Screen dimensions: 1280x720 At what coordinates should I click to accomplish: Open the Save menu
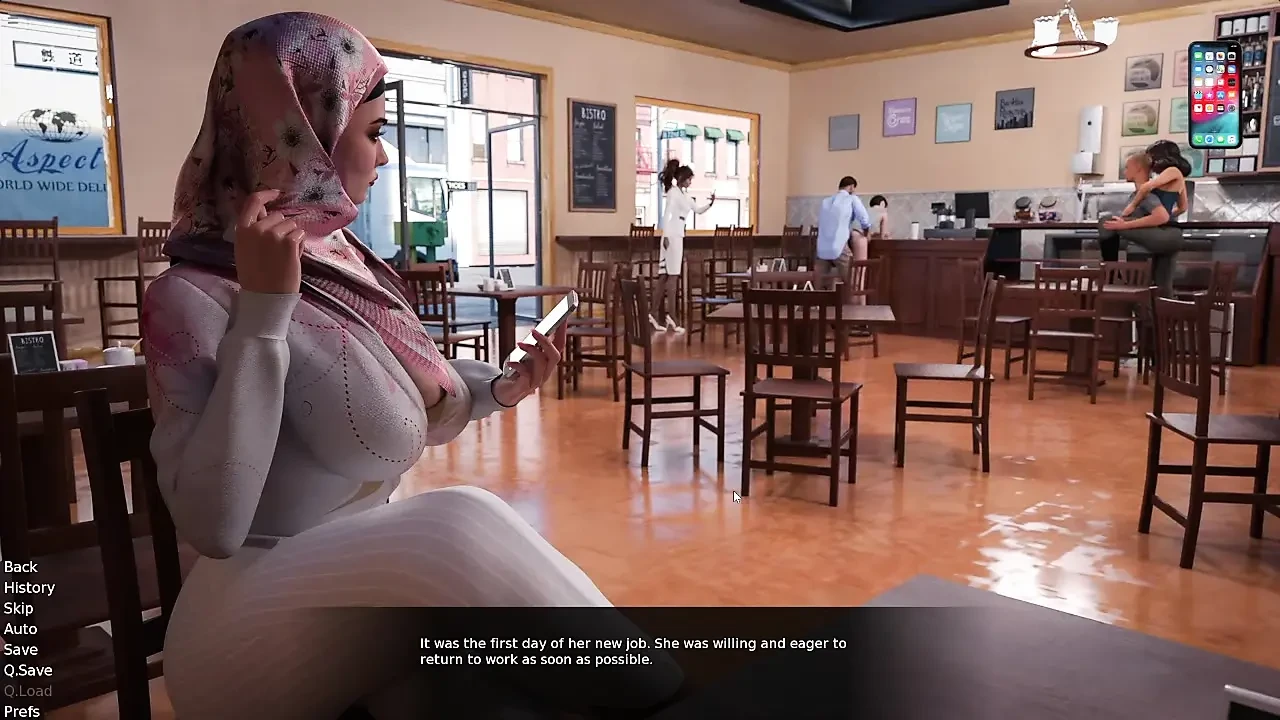coord(20,650)
